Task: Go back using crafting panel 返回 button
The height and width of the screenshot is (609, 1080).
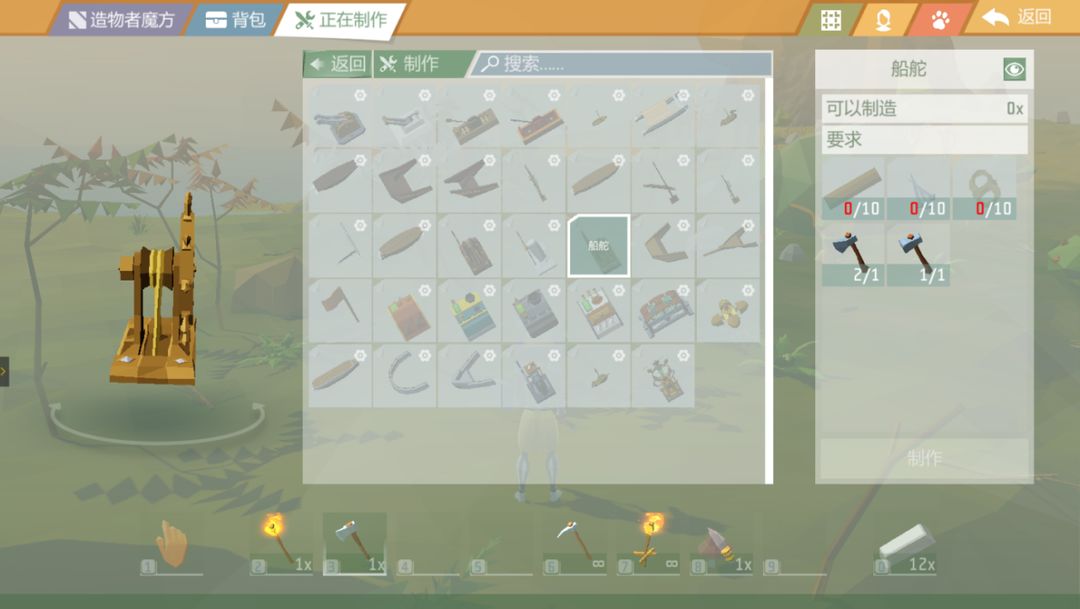Action: 338,64
